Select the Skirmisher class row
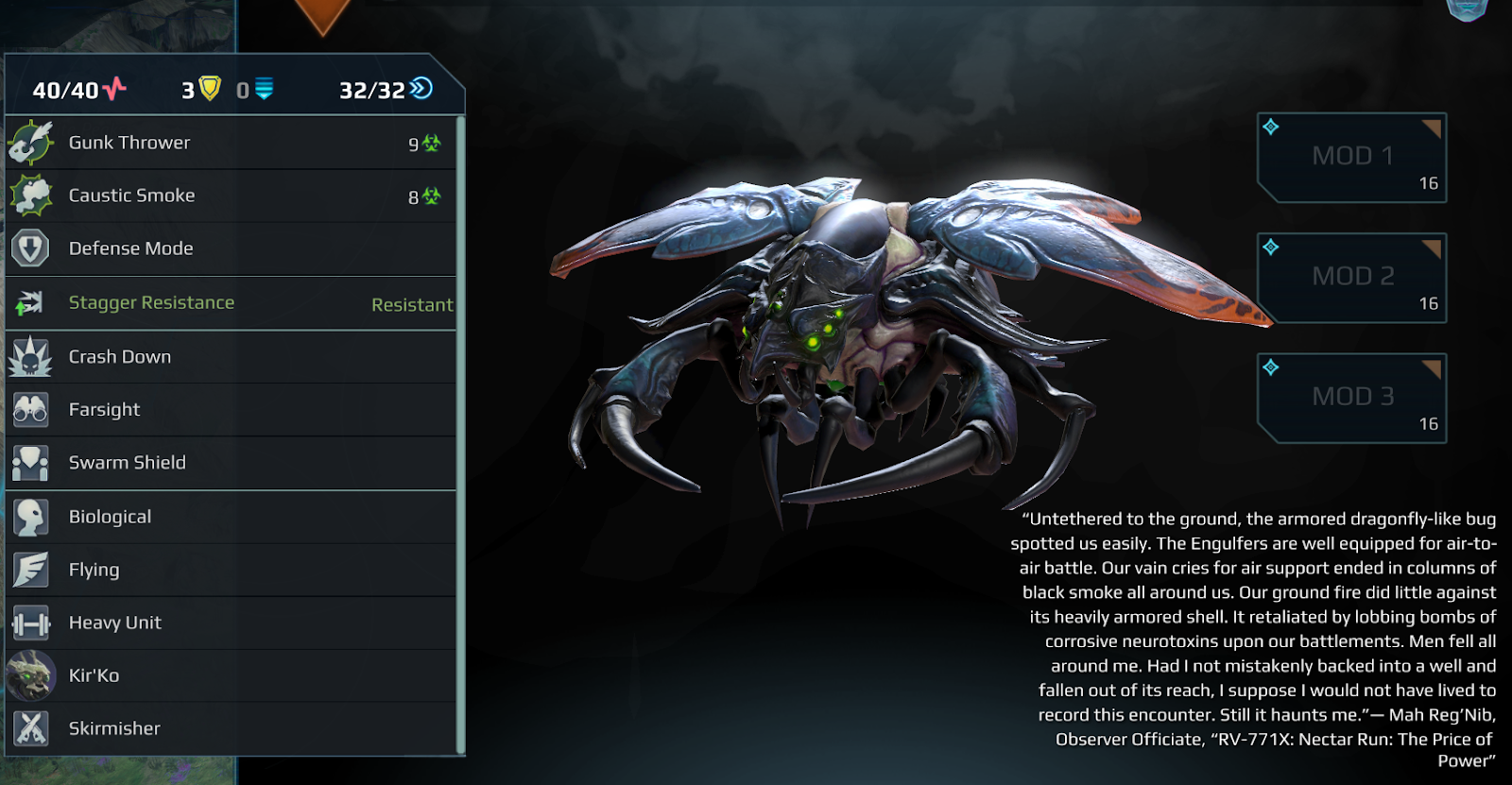The height and width of the screenshot is (785, 1512). (231, 728)
